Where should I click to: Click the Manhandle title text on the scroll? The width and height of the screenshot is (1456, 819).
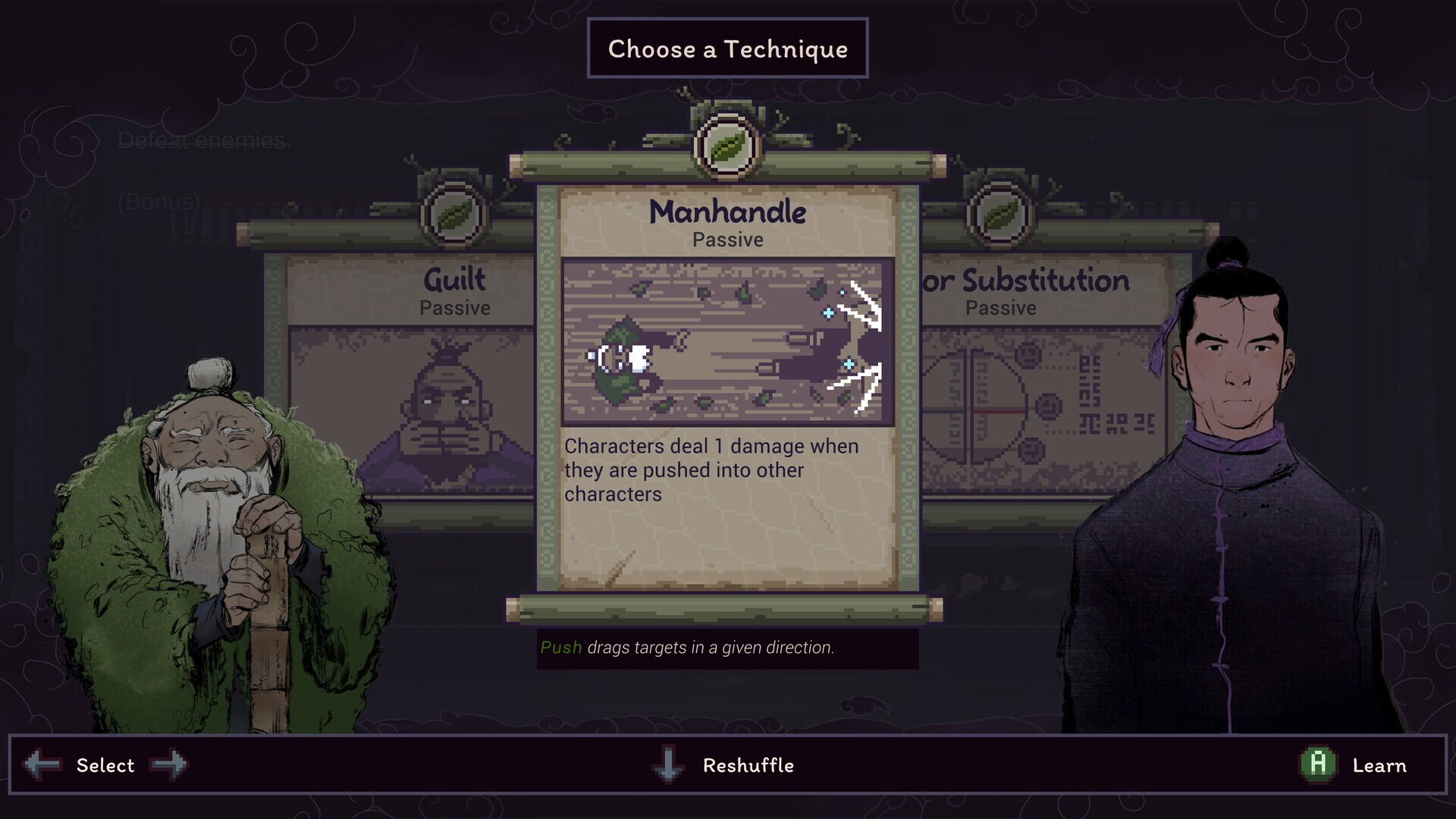(x=727, y=212)
